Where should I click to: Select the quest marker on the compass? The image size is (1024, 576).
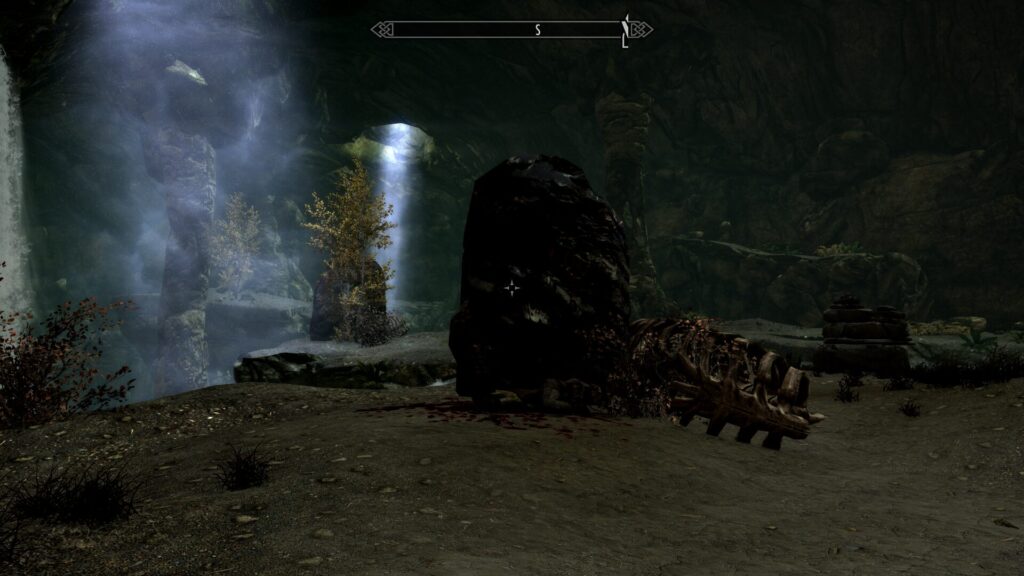click(x=626, y=30)
